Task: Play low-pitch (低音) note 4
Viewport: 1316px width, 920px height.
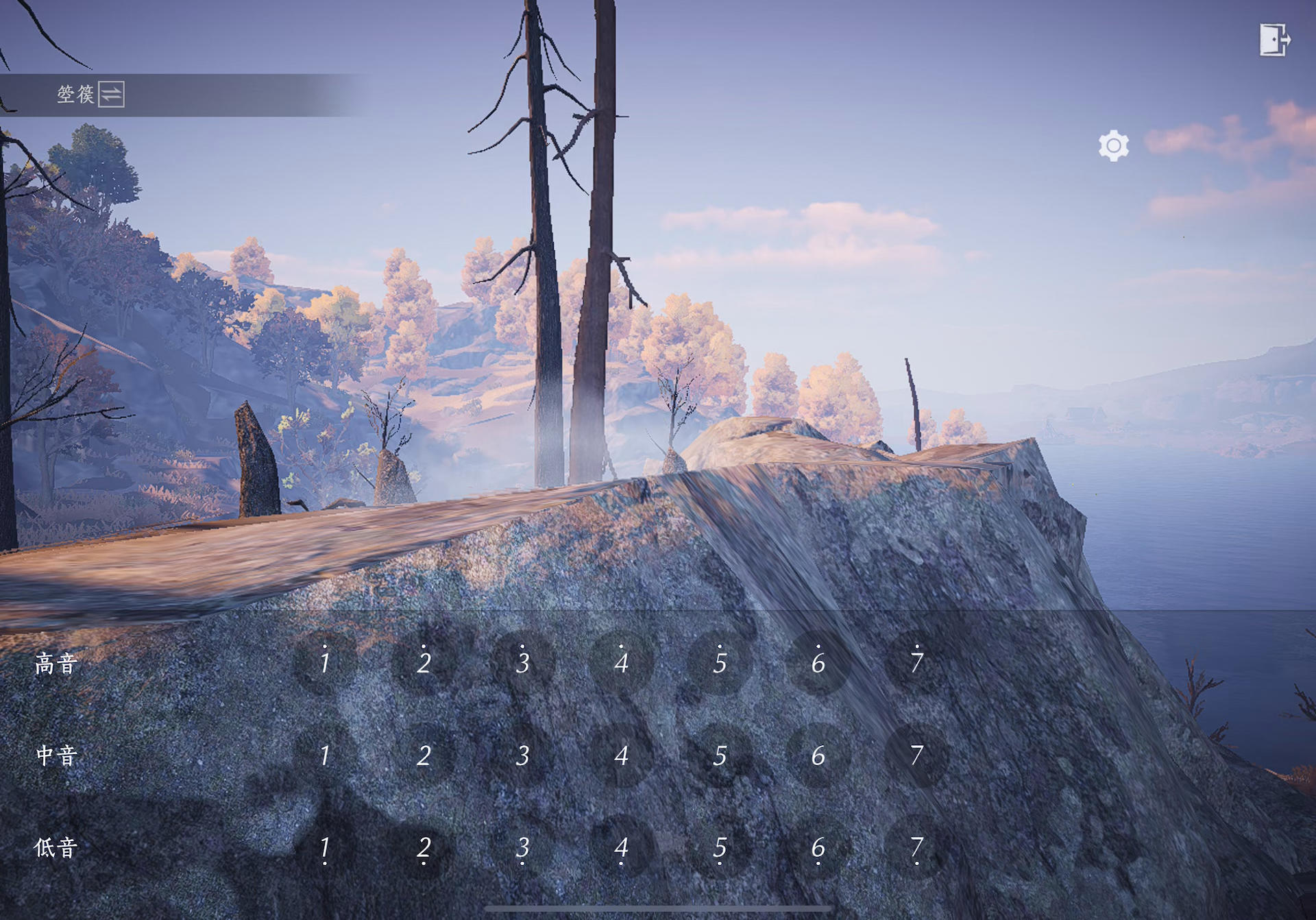Action: pos(621,848)
